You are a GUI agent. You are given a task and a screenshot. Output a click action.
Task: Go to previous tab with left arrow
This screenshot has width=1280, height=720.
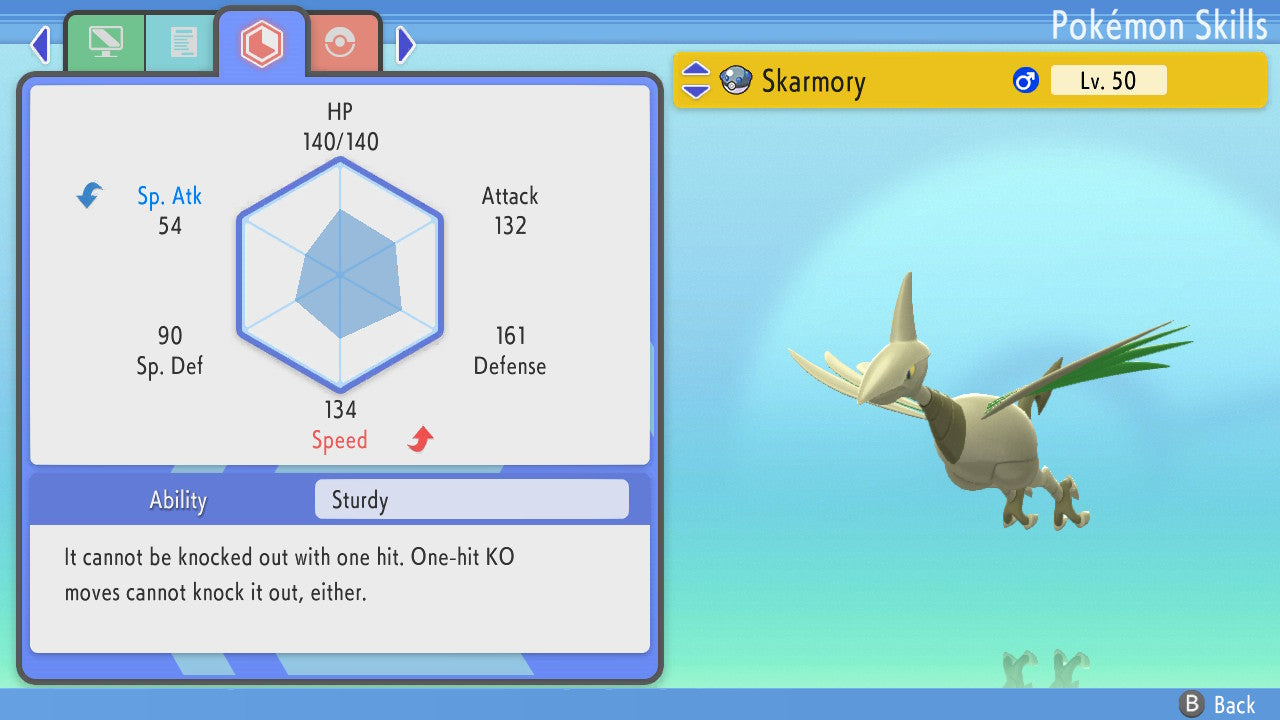40,44
